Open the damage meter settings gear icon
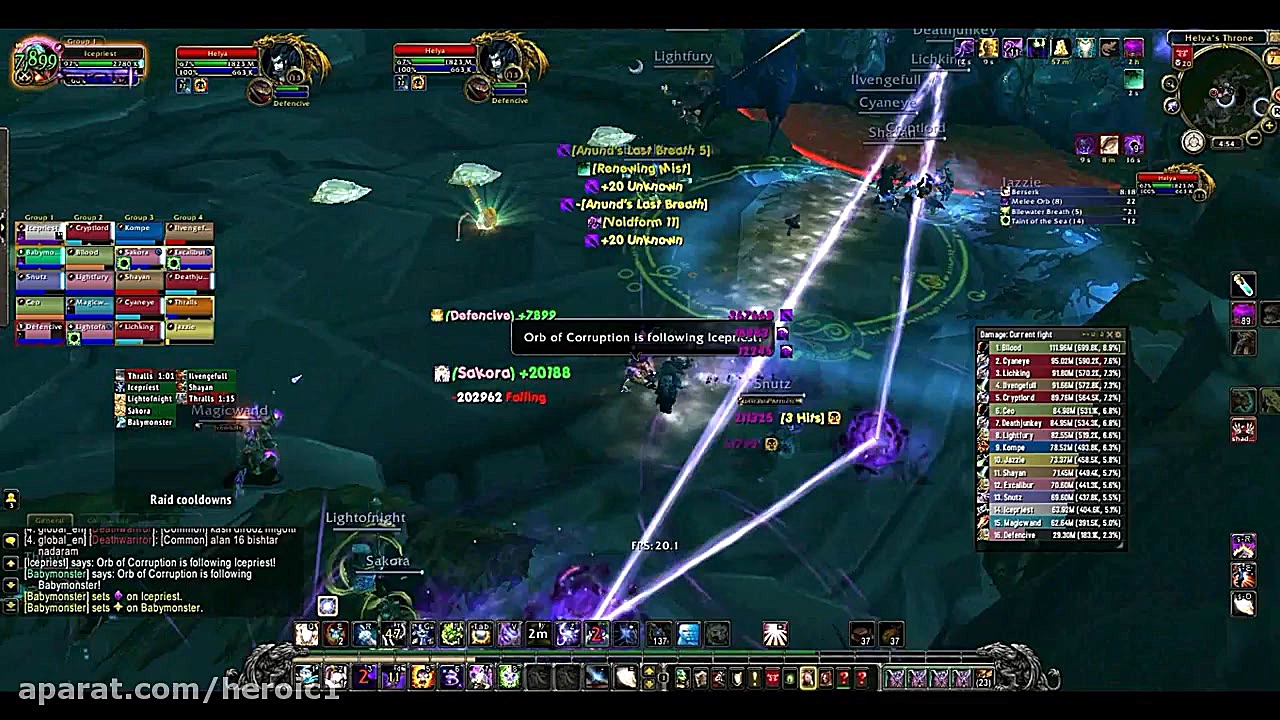 pos(1118,333)
